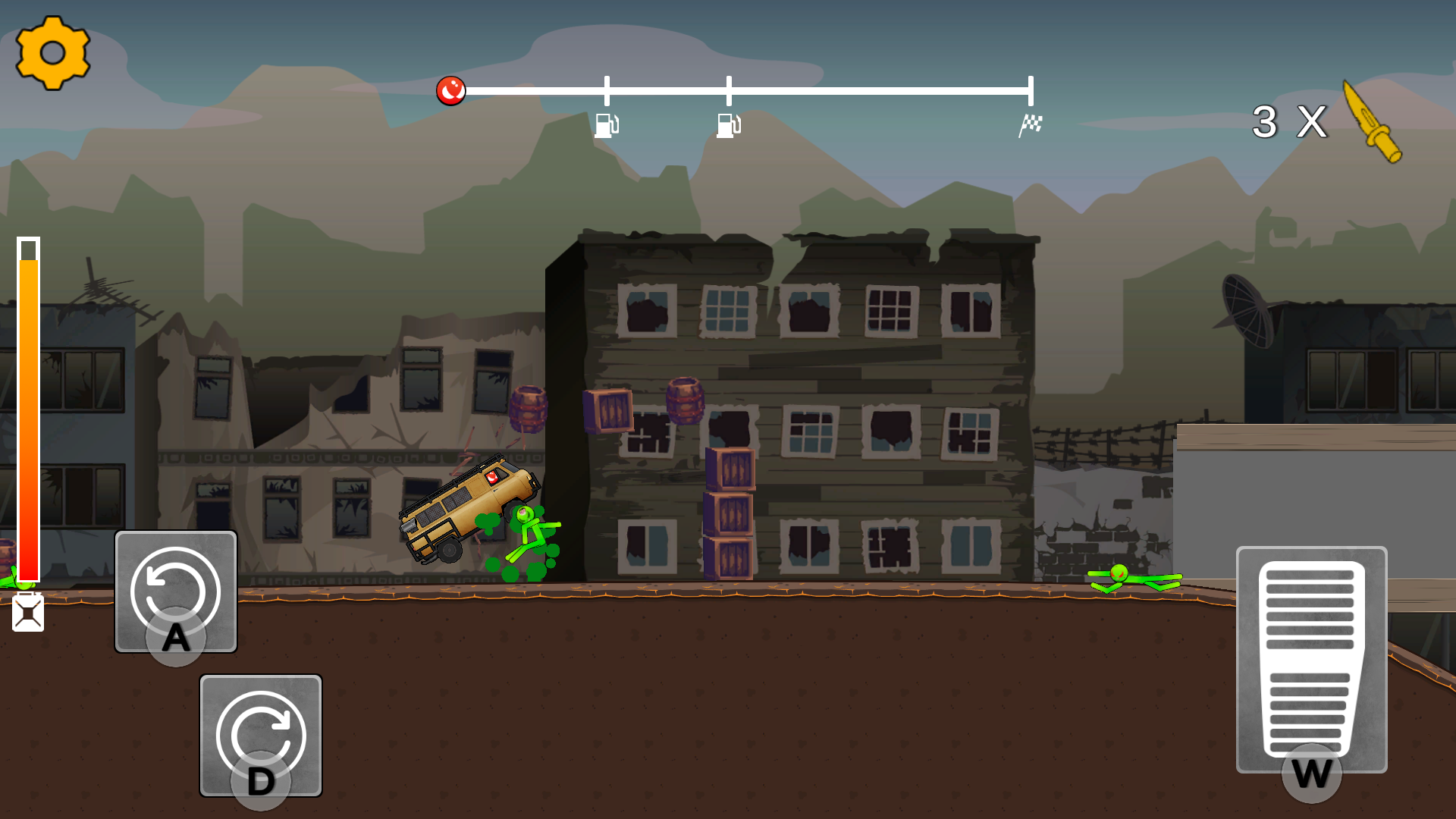The height and width of the screenshot is (819, 1456).
Task: Click the fuel canister icon below the fuel gauge
Action: (28, 613)
